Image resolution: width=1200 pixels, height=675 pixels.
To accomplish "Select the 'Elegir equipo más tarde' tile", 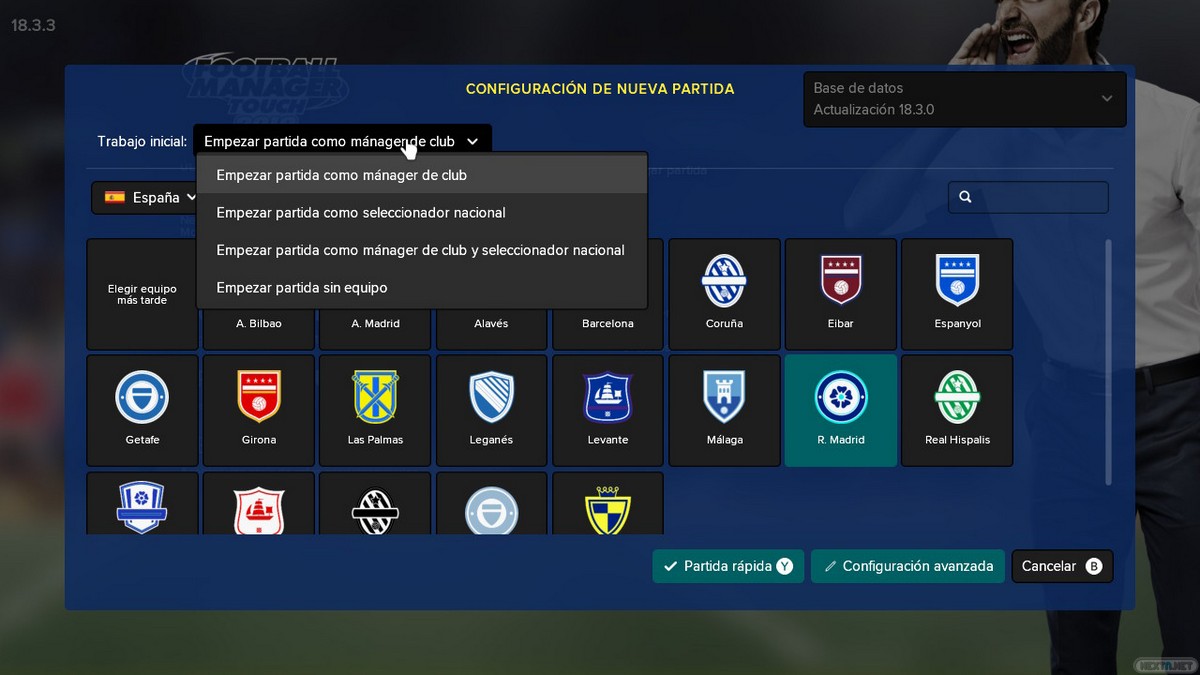I will pos(143,294).
